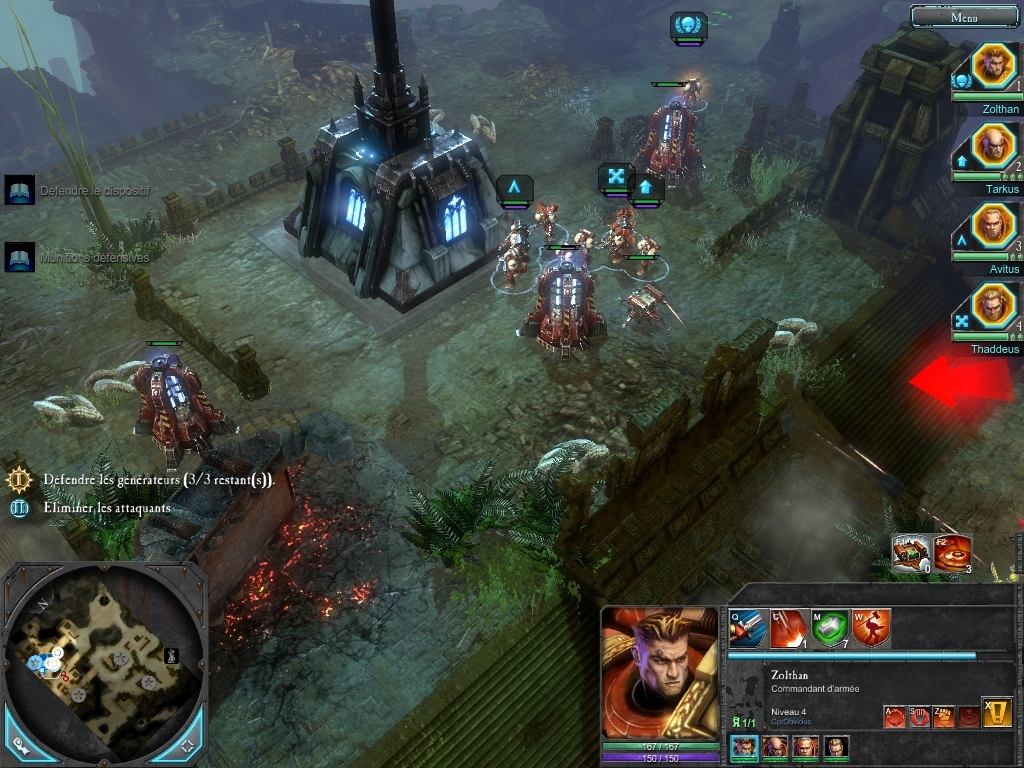Activate the blue sword ability

click(748, 629)
